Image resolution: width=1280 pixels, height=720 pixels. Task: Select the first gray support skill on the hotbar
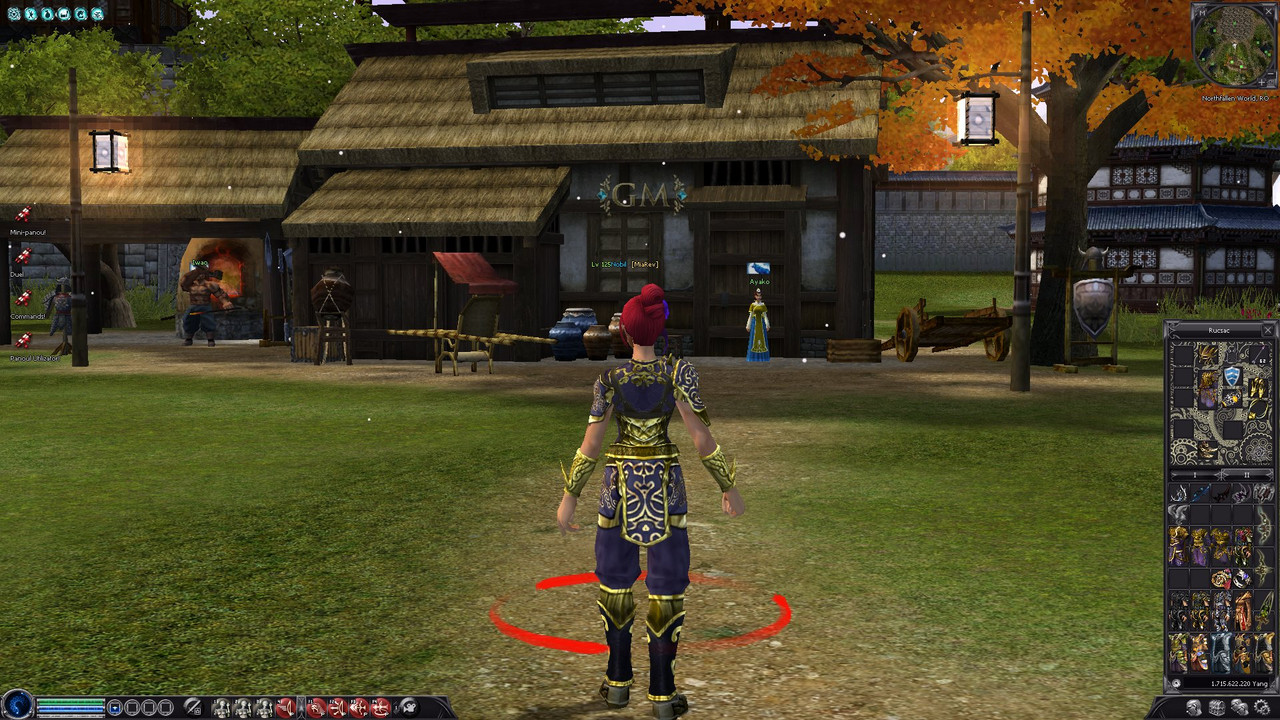point(221,706)
